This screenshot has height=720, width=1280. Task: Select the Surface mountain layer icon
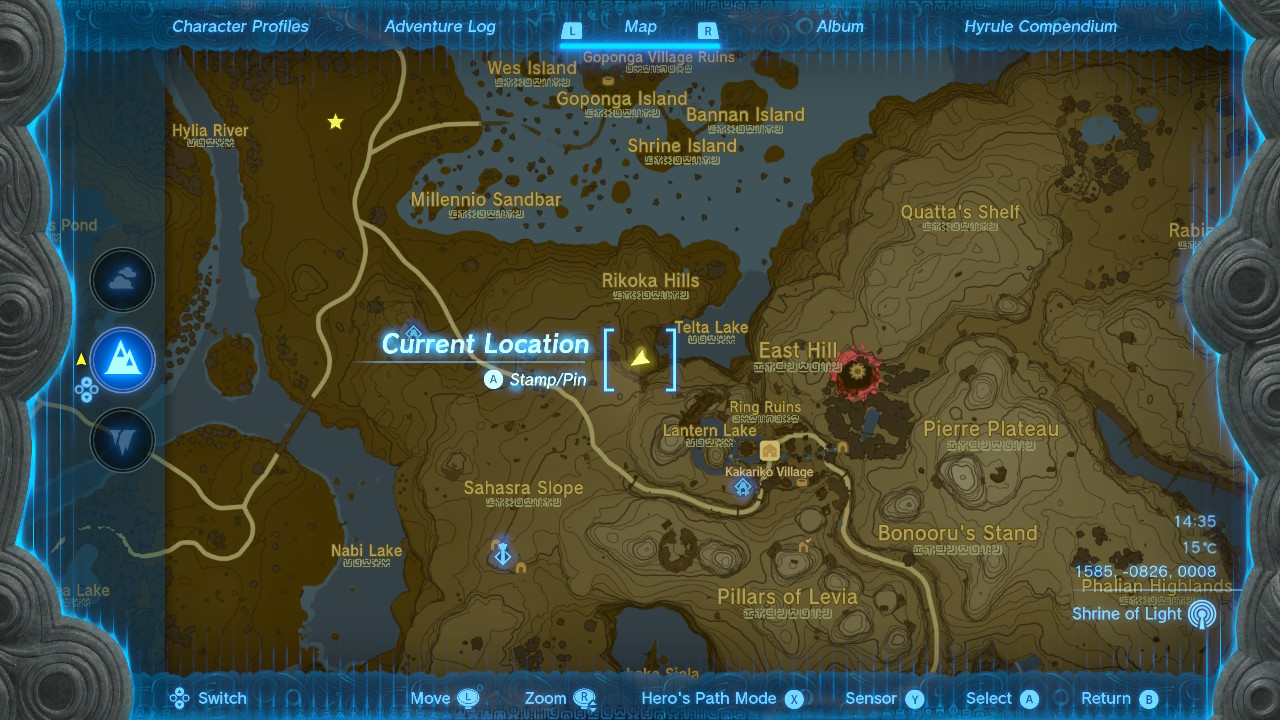[122, 360]
